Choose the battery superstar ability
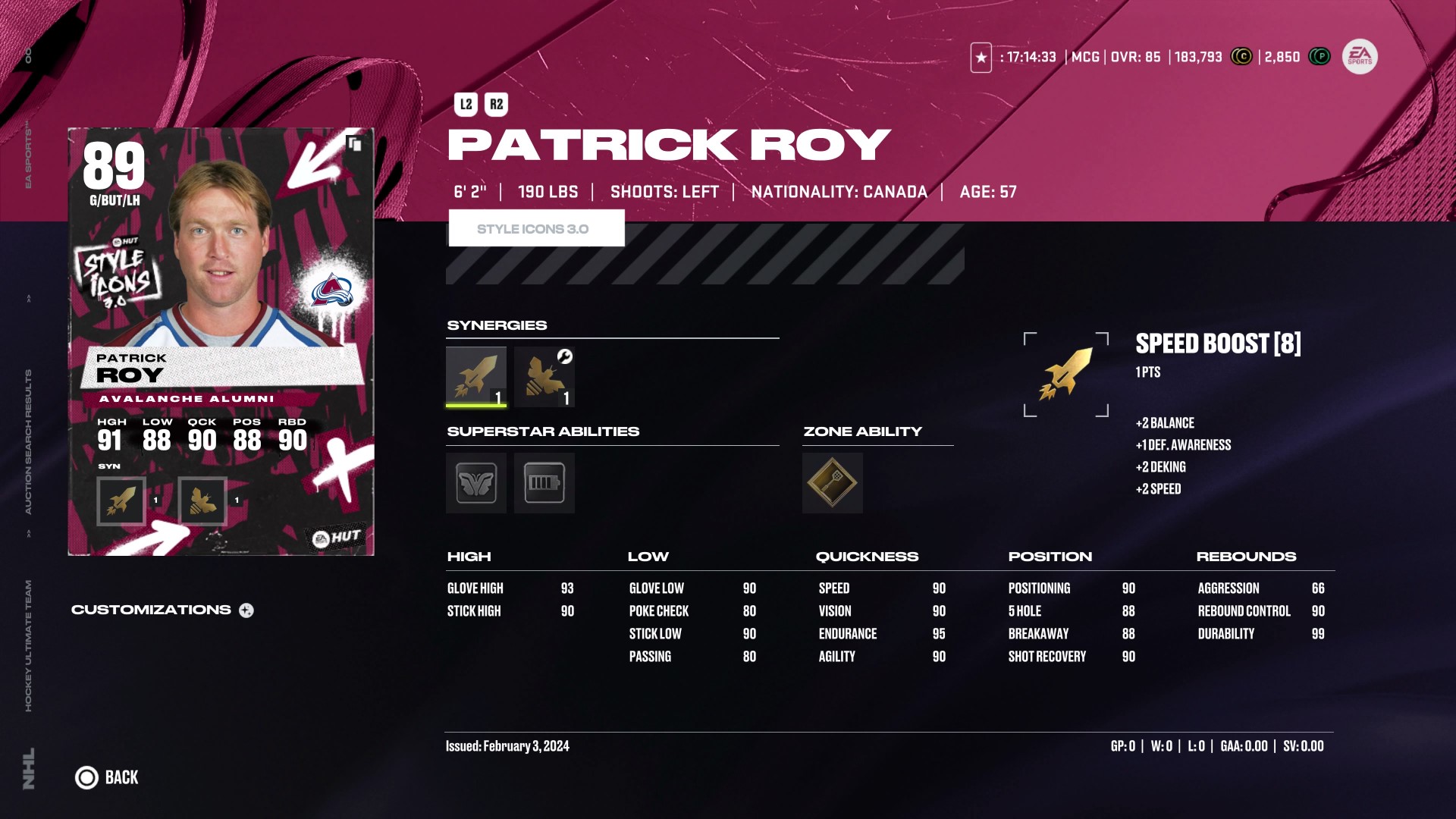Viewport: 1456px width, 819px height. pyautogui.click(x=544, y=483)
